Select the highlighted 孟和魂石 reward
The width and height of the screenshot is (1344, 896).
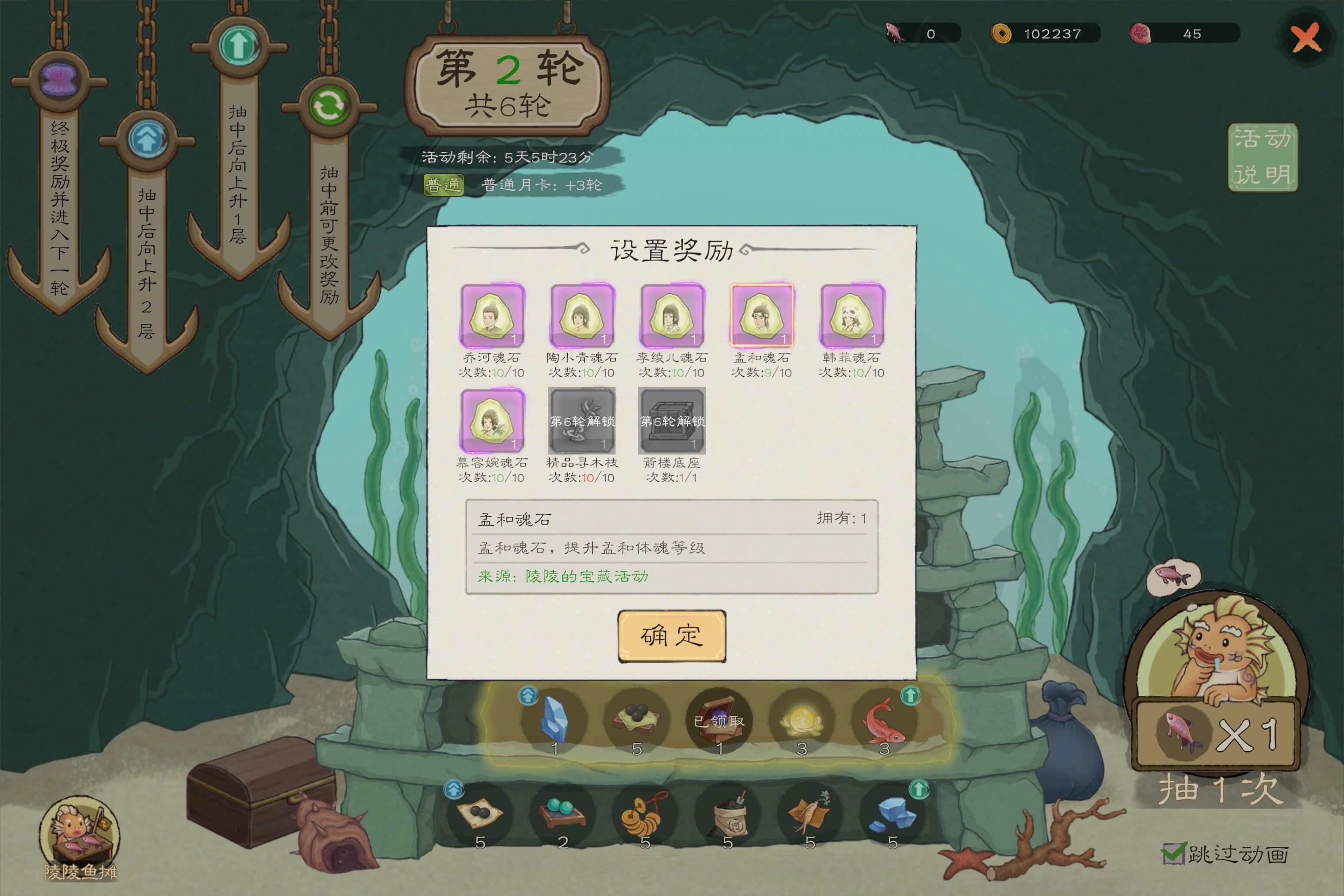[x=762, y=316]
